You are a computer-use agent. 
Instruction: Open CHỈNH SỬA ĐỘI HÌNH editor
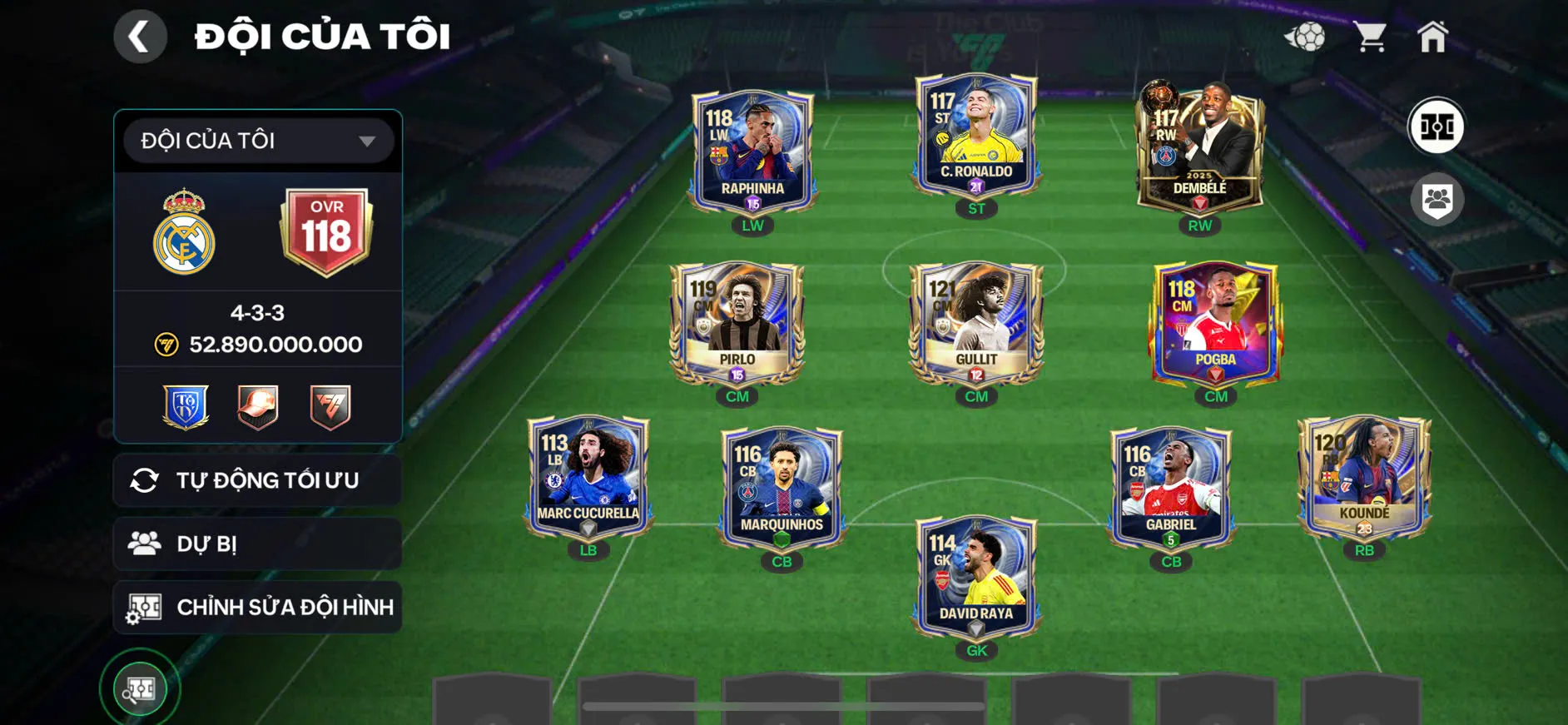256,607
